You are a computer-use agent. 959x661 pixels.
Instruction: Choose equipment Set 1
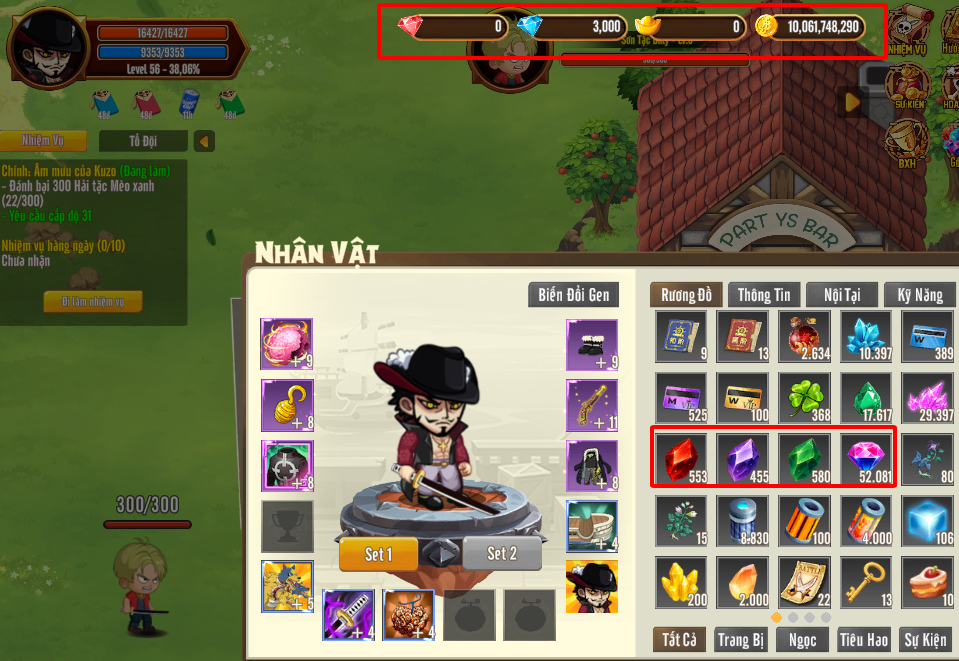pos(378,554)
